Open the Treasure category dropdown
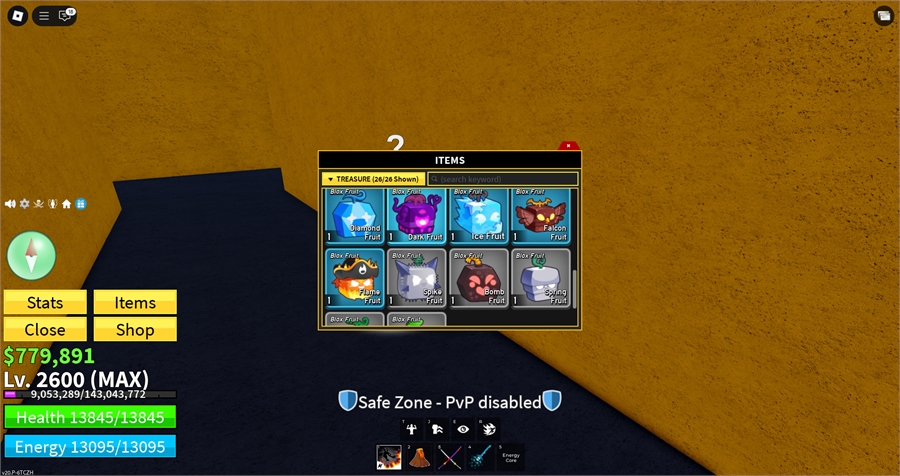Viewport: 900px width, 476px height. pyautogui.click(x=372, y=179)
